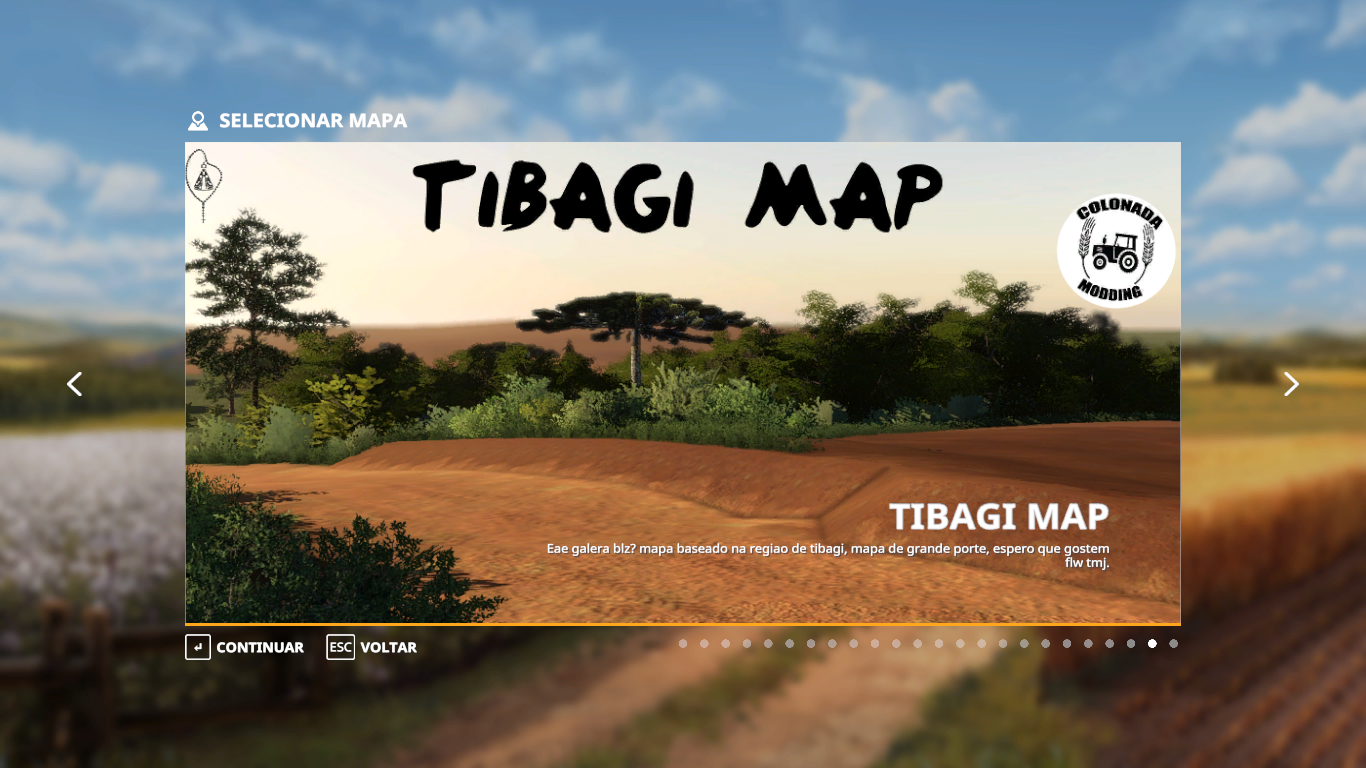The width and height of the screenshot is (1366, 768).
Task: Click the right chevron to view next map
Action: coord(1291,384)
